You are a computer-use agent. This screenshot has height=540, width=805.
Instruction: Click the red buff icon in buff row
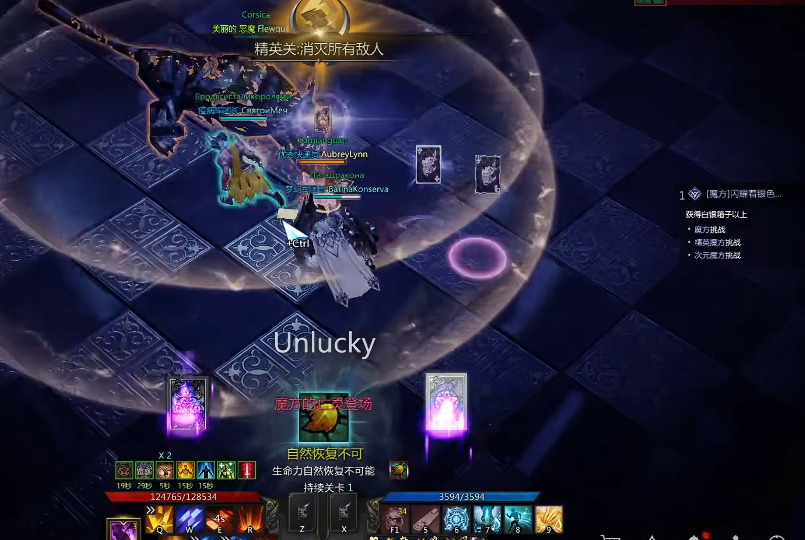(x=247, y=470)
